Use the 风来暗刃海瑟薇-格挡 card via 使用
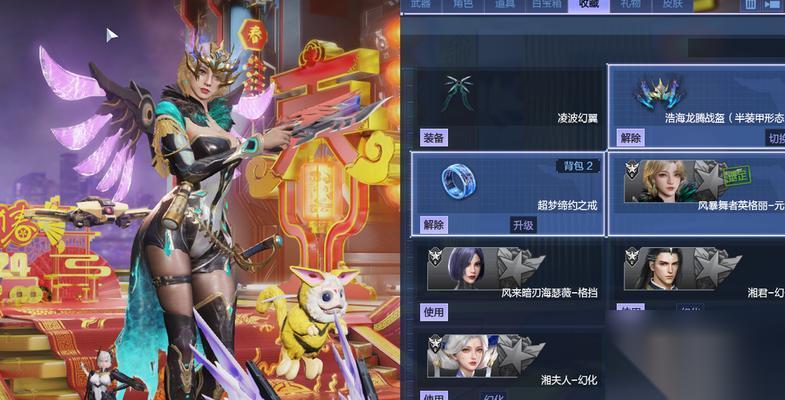 coord(434,312)
